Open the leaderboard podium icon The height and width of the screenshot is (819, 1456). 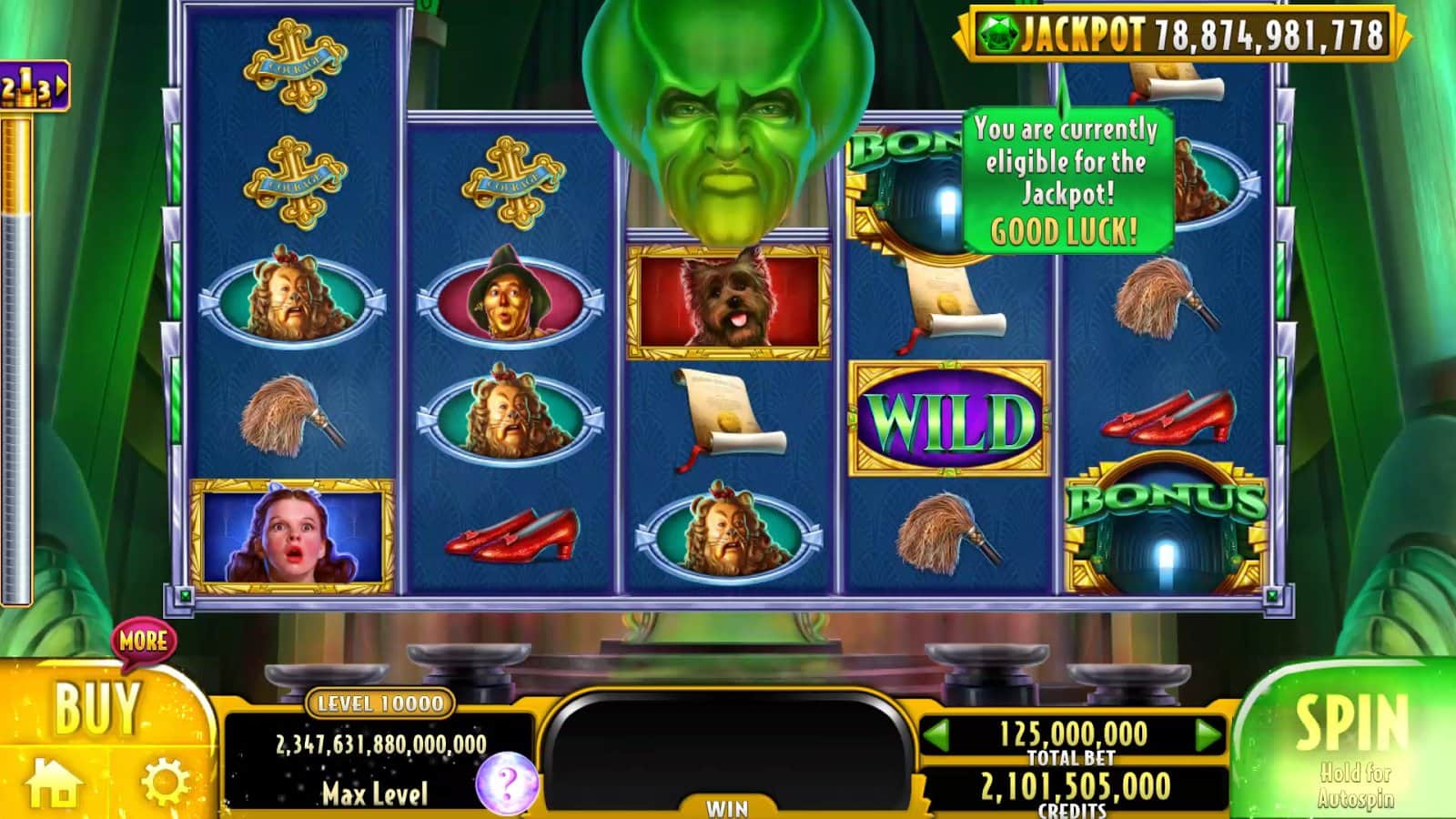click(x=33, y=86)
